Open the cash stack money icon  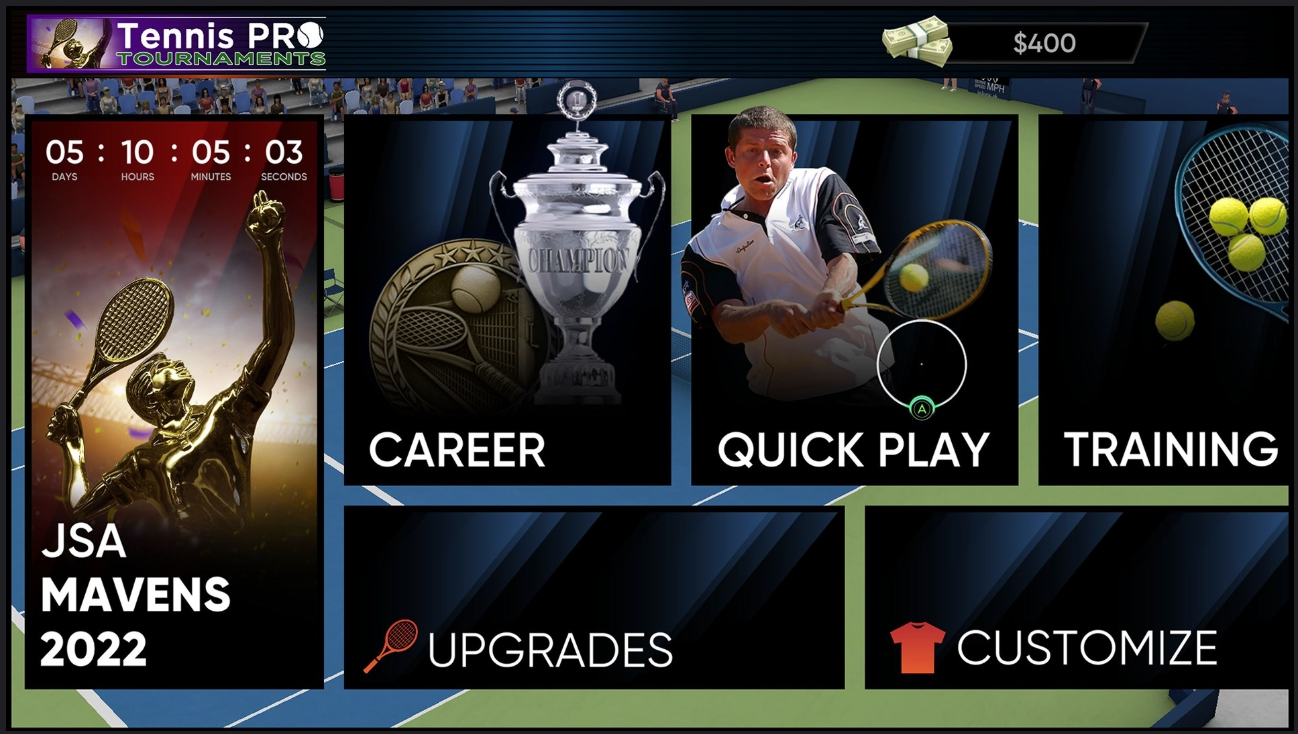coord(916,42)
